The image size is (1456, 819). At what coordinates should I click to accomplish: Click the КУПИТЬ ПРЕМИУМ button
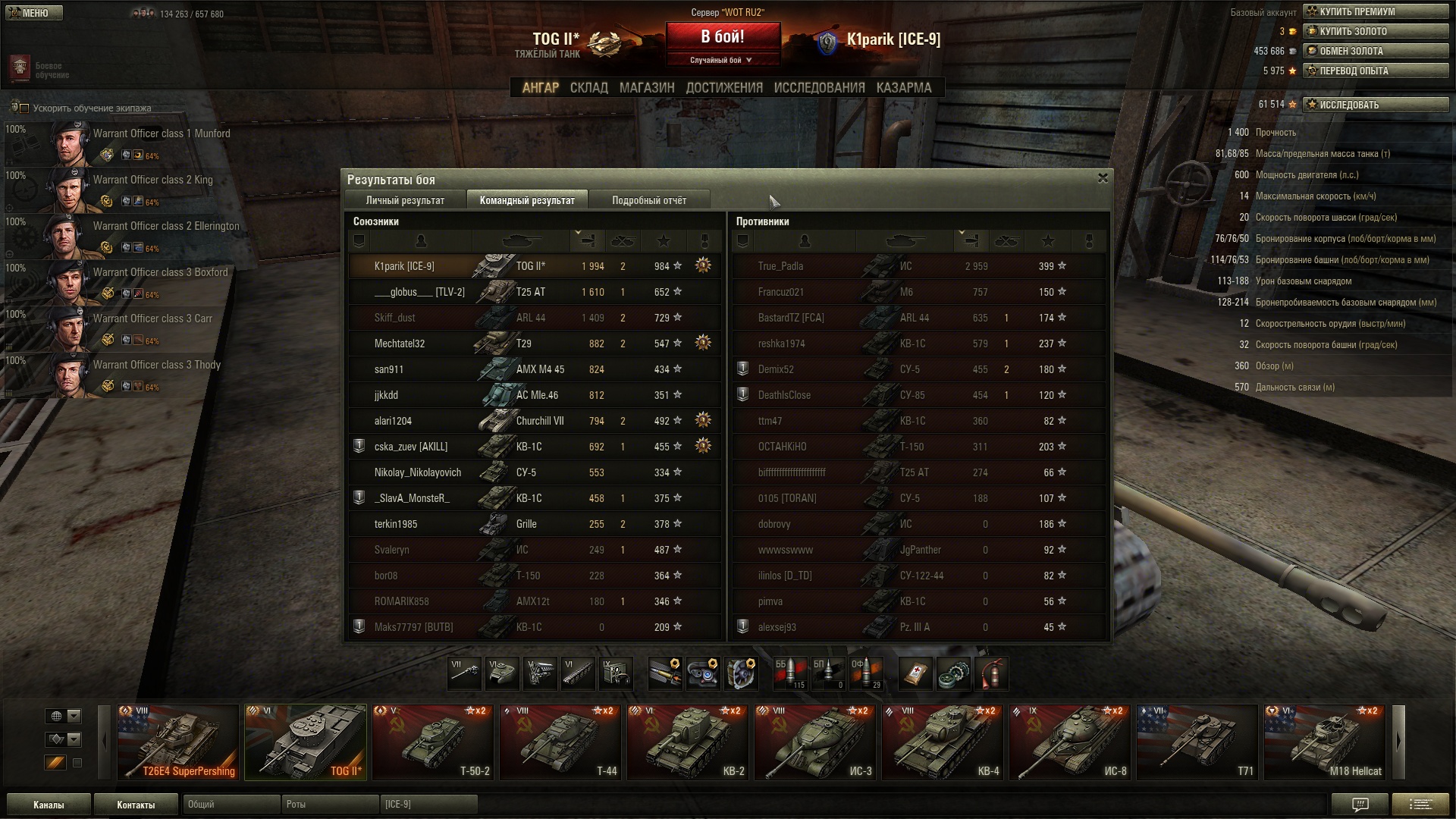(x=1375, y=11)
